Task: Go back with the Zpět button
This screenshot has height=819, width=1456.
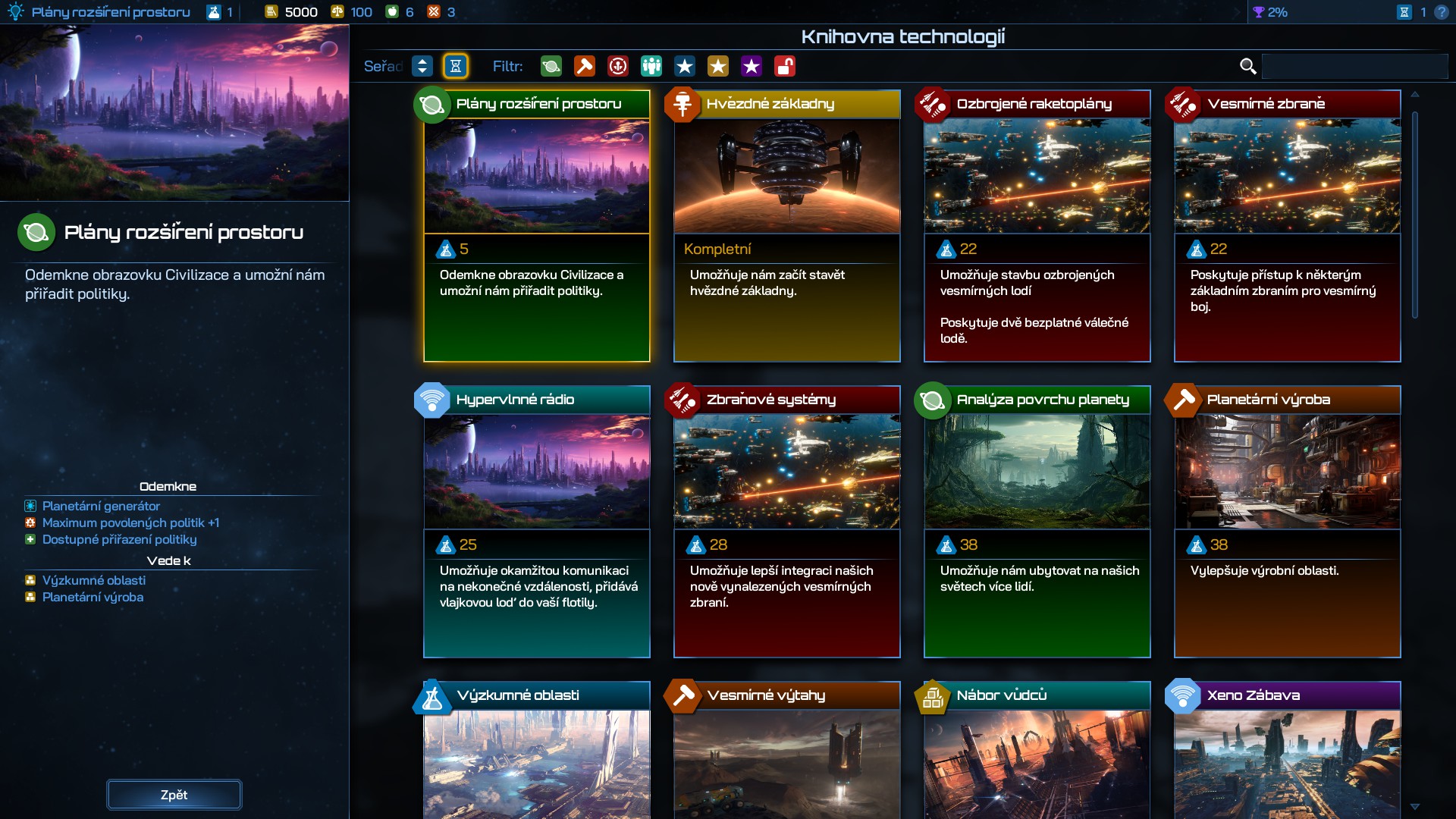Action: point(174,795)
